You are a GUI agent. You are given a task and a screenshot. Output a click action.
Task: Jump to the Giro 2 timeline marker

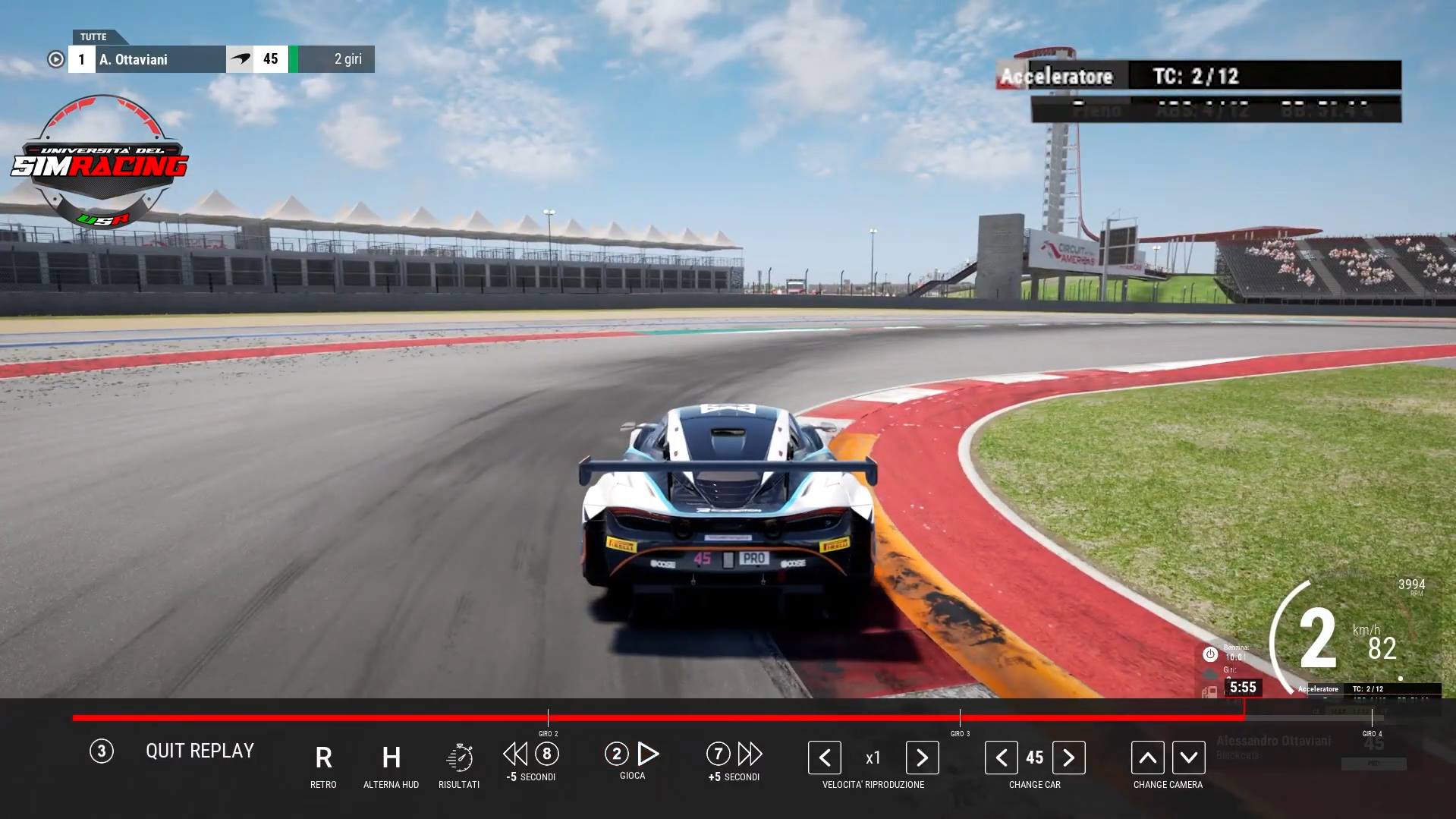pos(548,718)
